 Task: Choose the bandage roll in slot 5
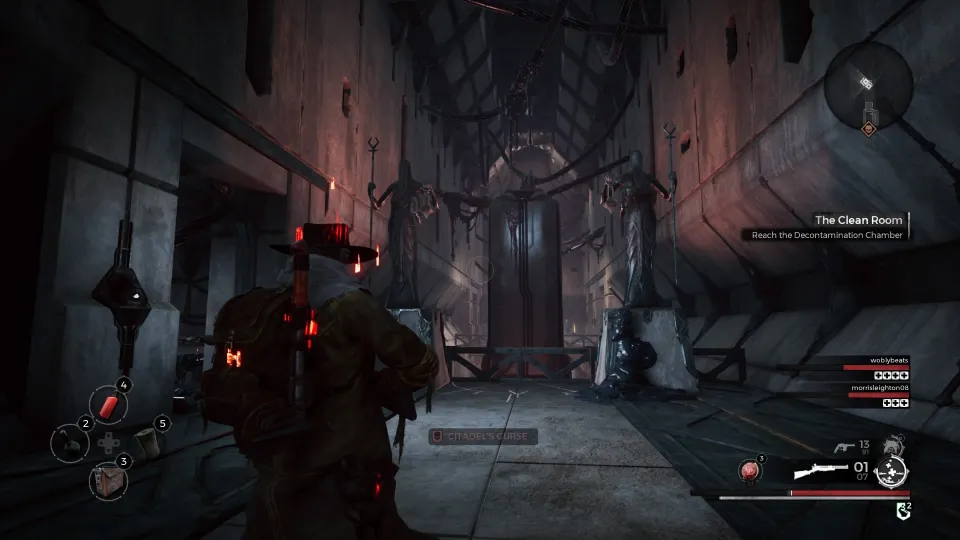[148, 441]
